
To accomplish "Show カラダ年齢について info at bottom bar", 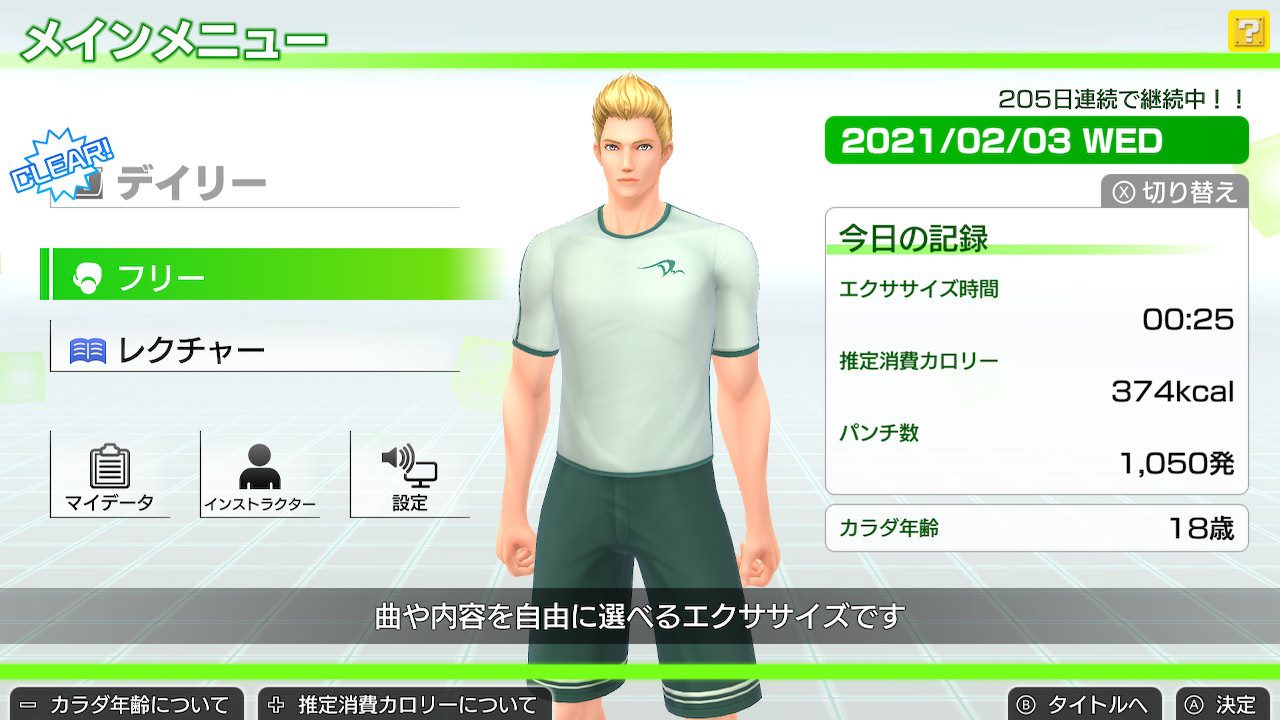I will click(x=123, y=705).
